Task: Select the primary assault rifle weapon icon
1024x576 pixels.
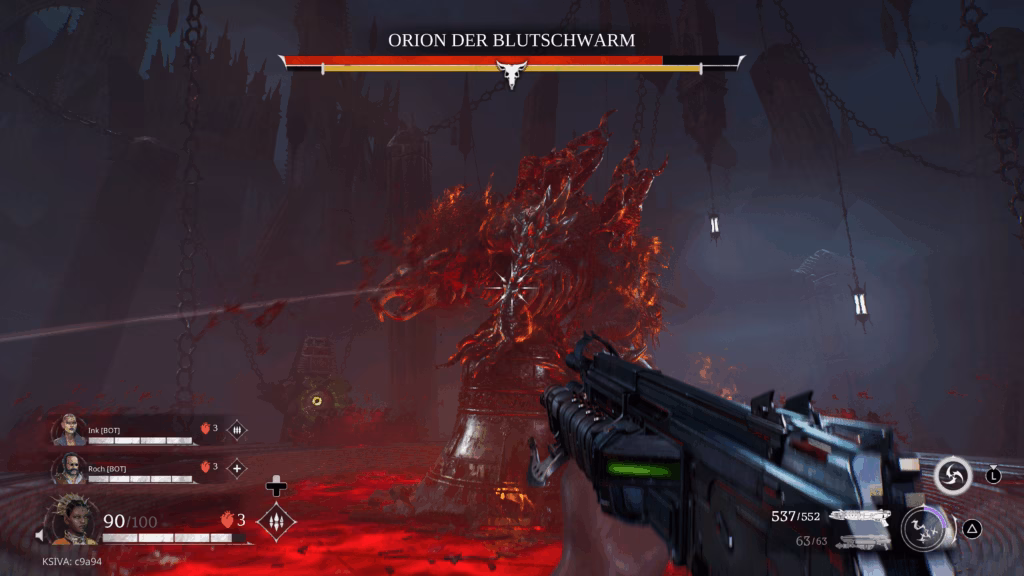Action: pos(860,517)
